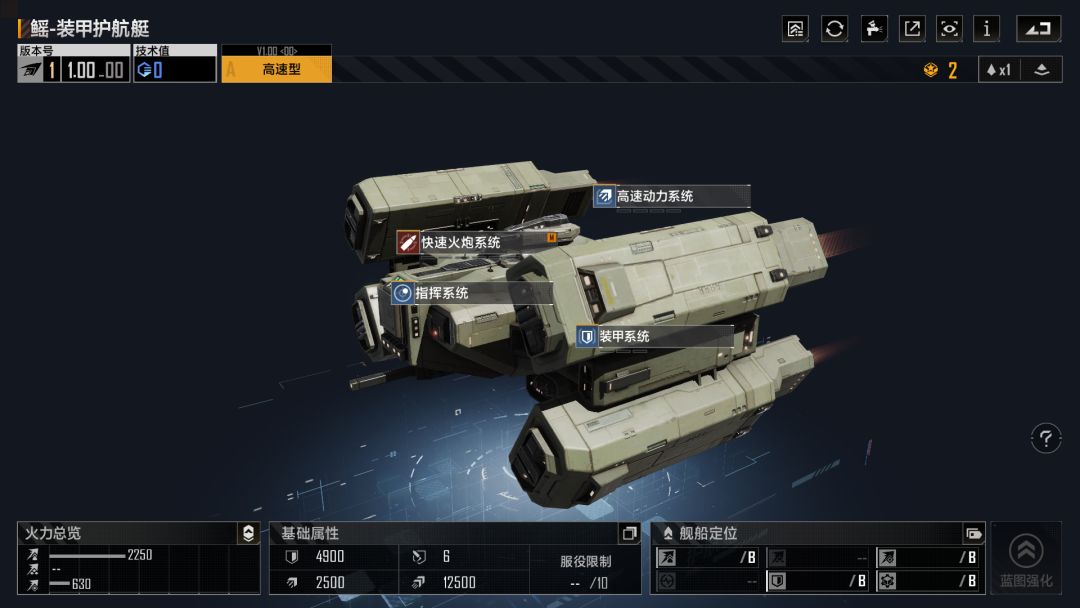Choose the 装甲系统 armor module
This screenshot has width=1080, height=608.
[654, 337]
